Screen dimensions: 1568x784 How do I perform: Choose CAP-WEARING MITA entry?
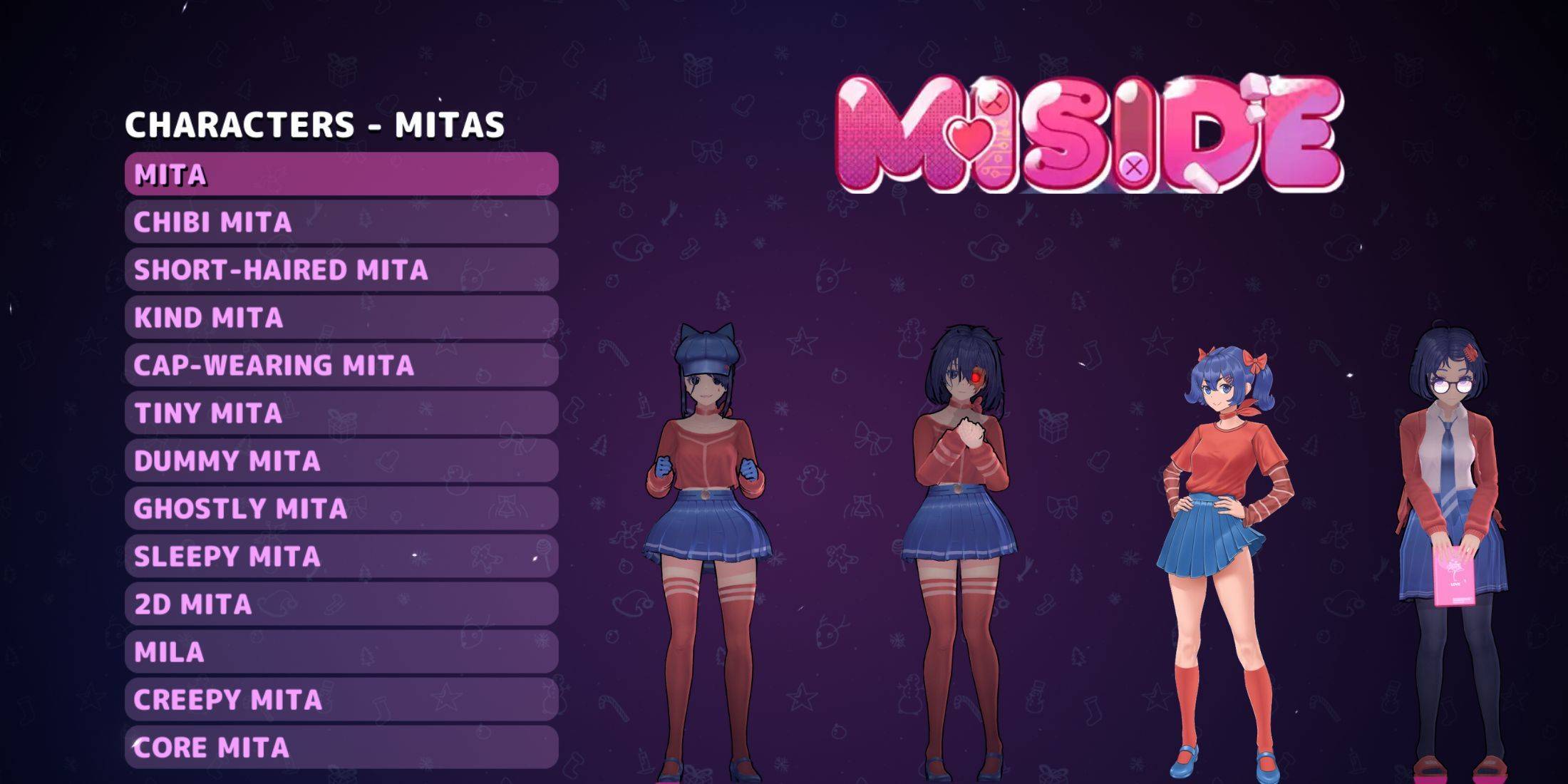tap(342, 366)
